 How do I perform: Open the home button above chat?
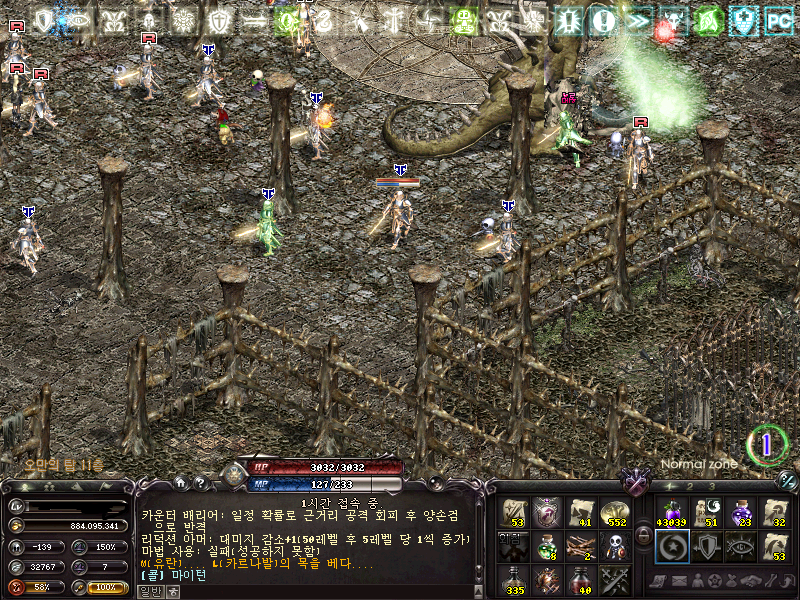(183, 483)
